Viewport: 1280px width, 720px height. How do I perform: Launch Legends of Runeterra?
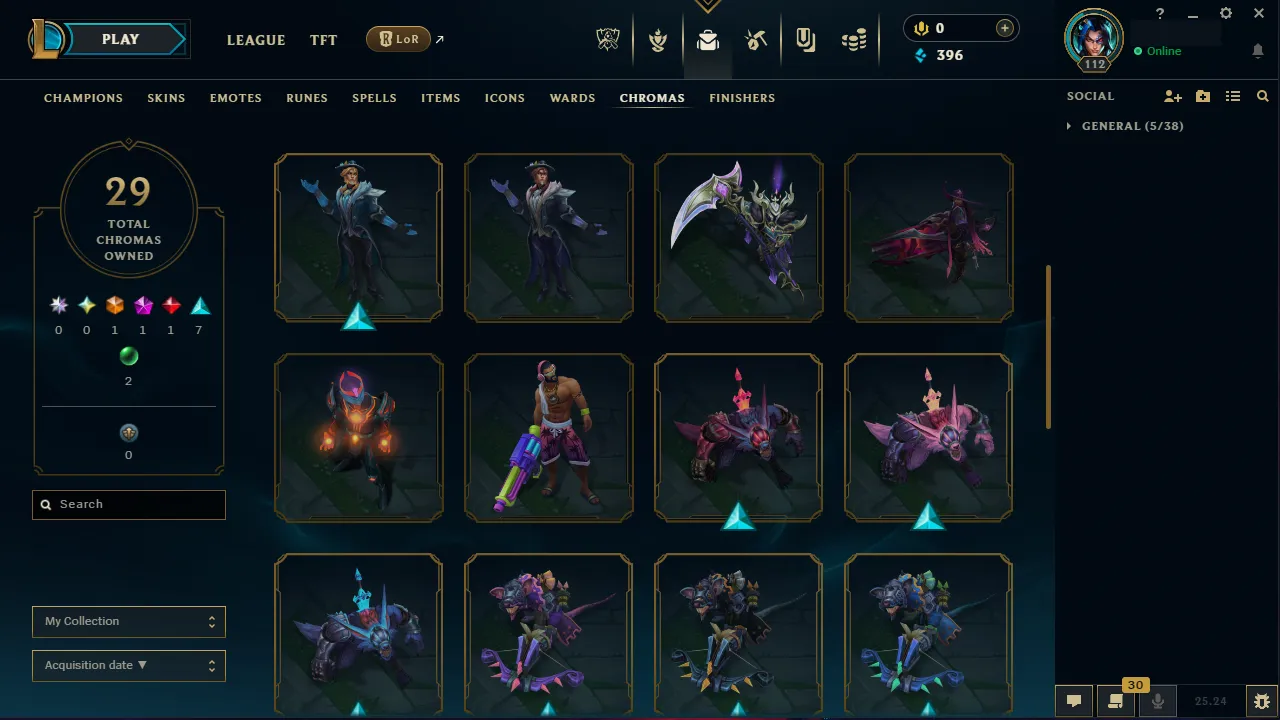398,39
